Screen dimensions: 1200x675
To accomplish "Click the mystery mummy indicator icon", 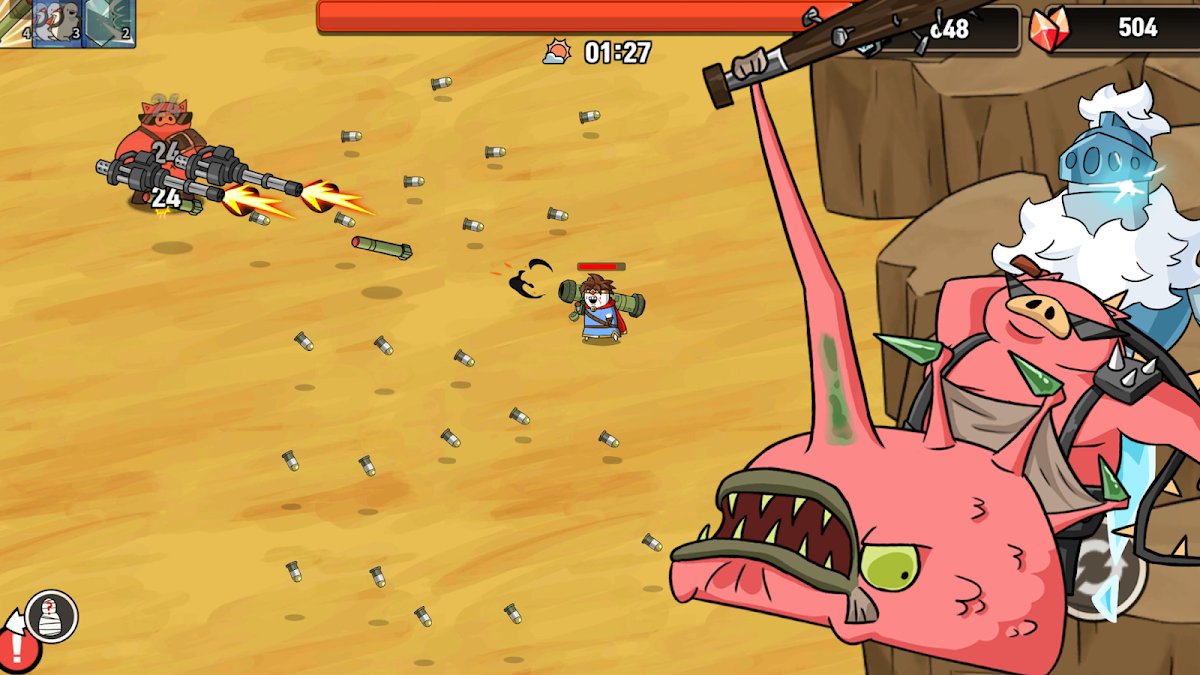I will pyautogui.click(x=52, y=615).
